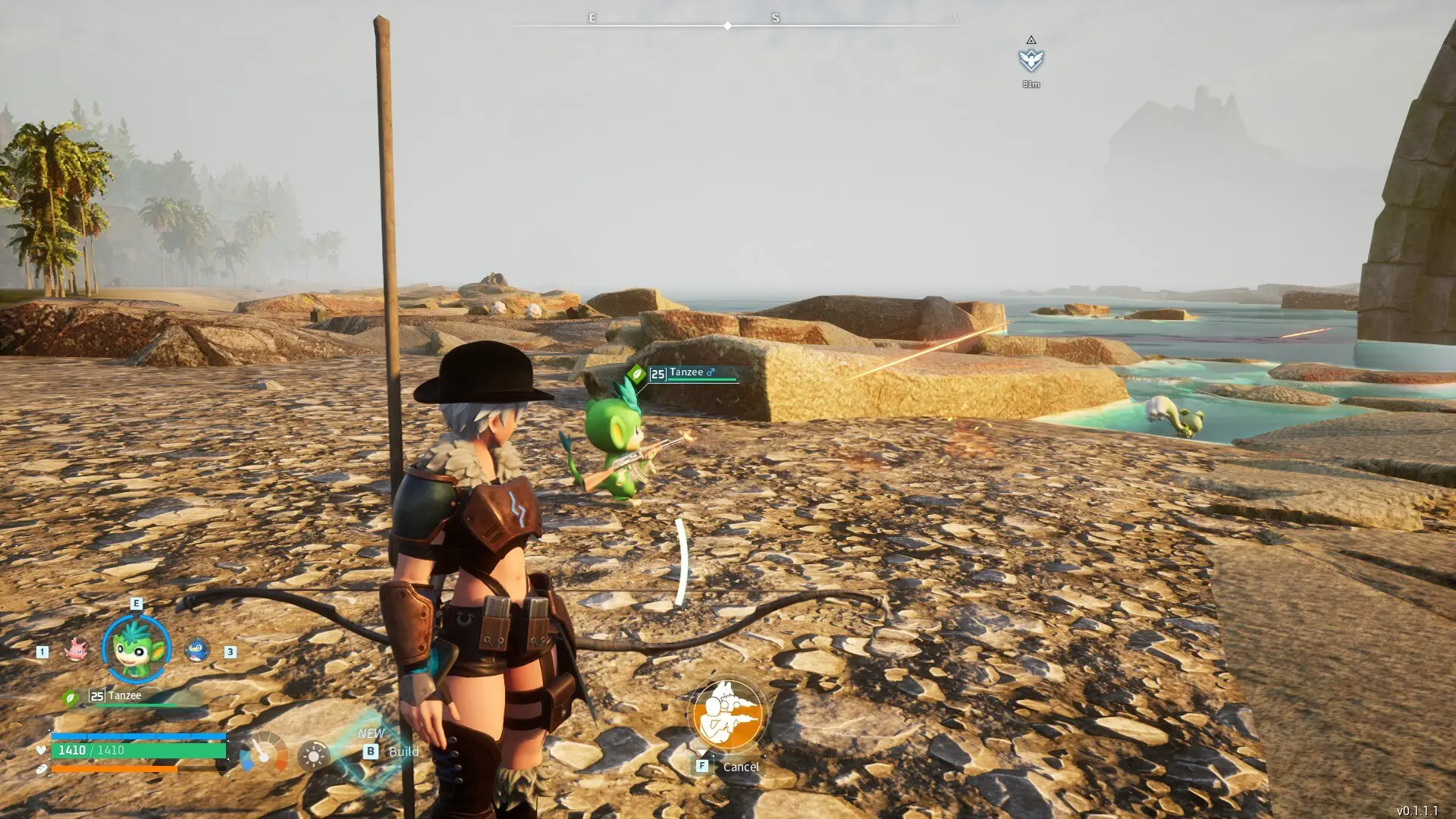Click the waypoint marker on the compass
This screenshot has width=1456, height=819.
pos(1031,60)
